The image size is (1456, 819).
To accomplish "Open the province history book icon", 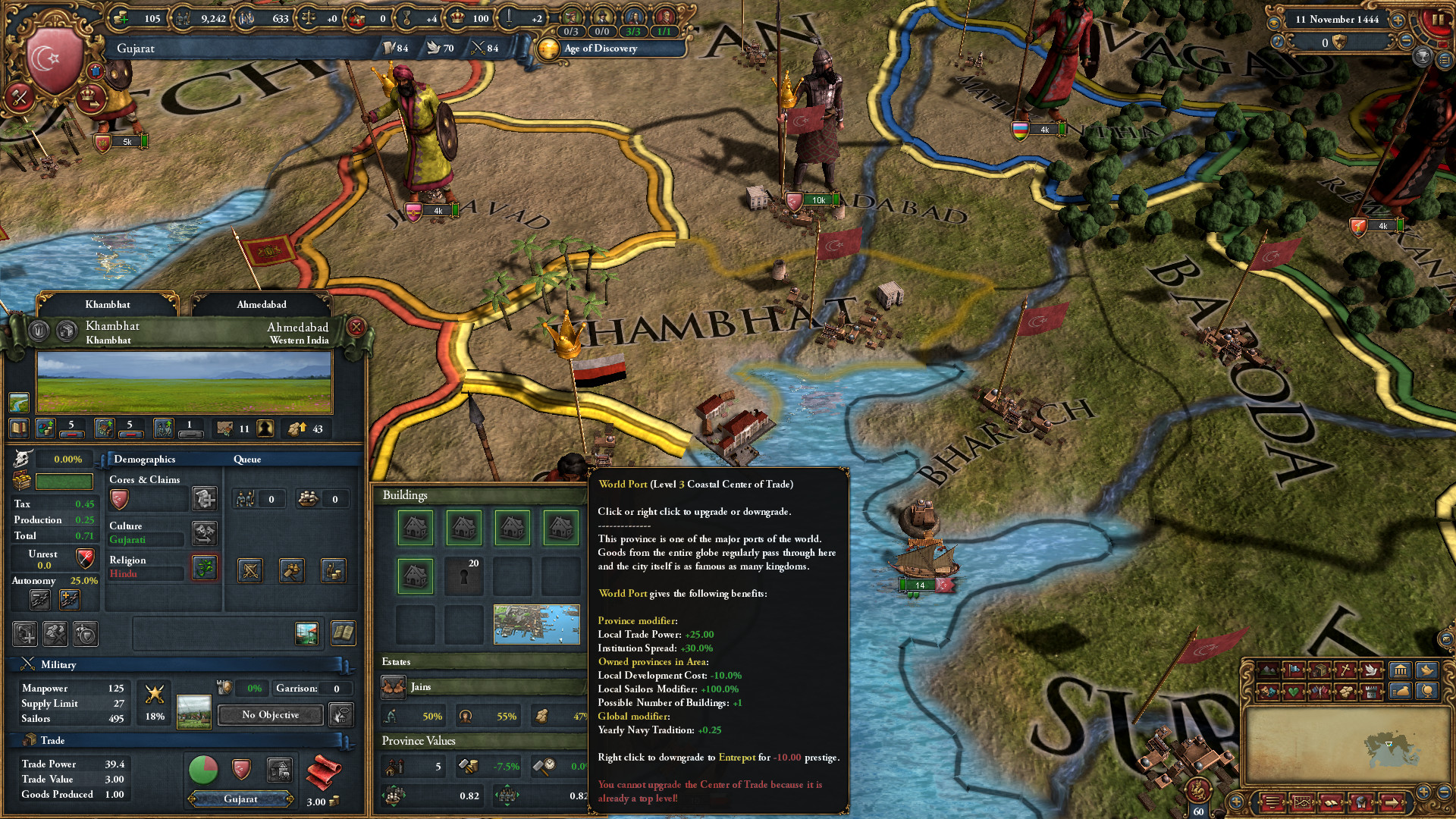I will [x=345, y=633].
